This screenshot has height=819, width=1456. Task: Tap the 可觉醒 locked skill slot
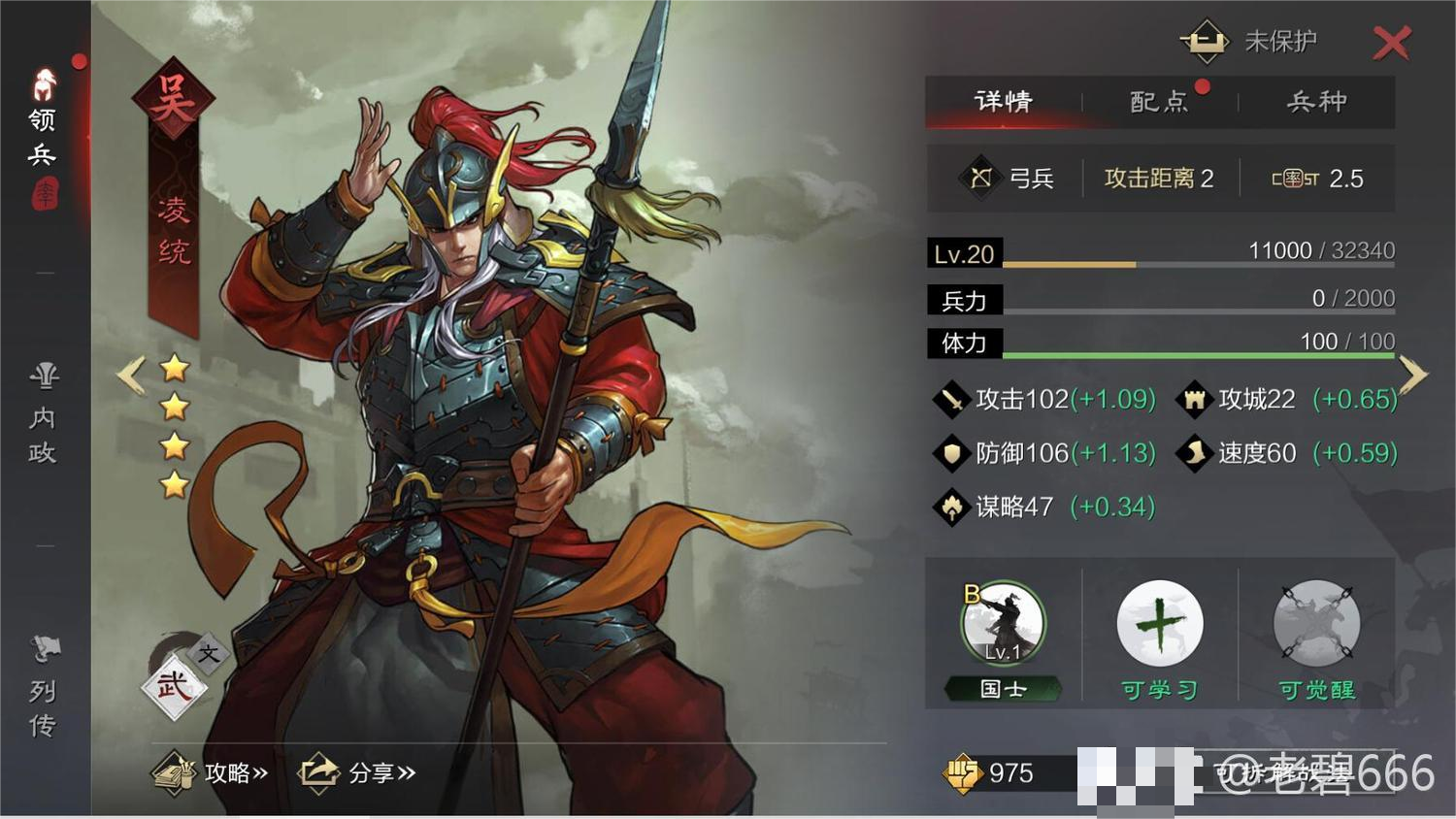(1315, 624)
